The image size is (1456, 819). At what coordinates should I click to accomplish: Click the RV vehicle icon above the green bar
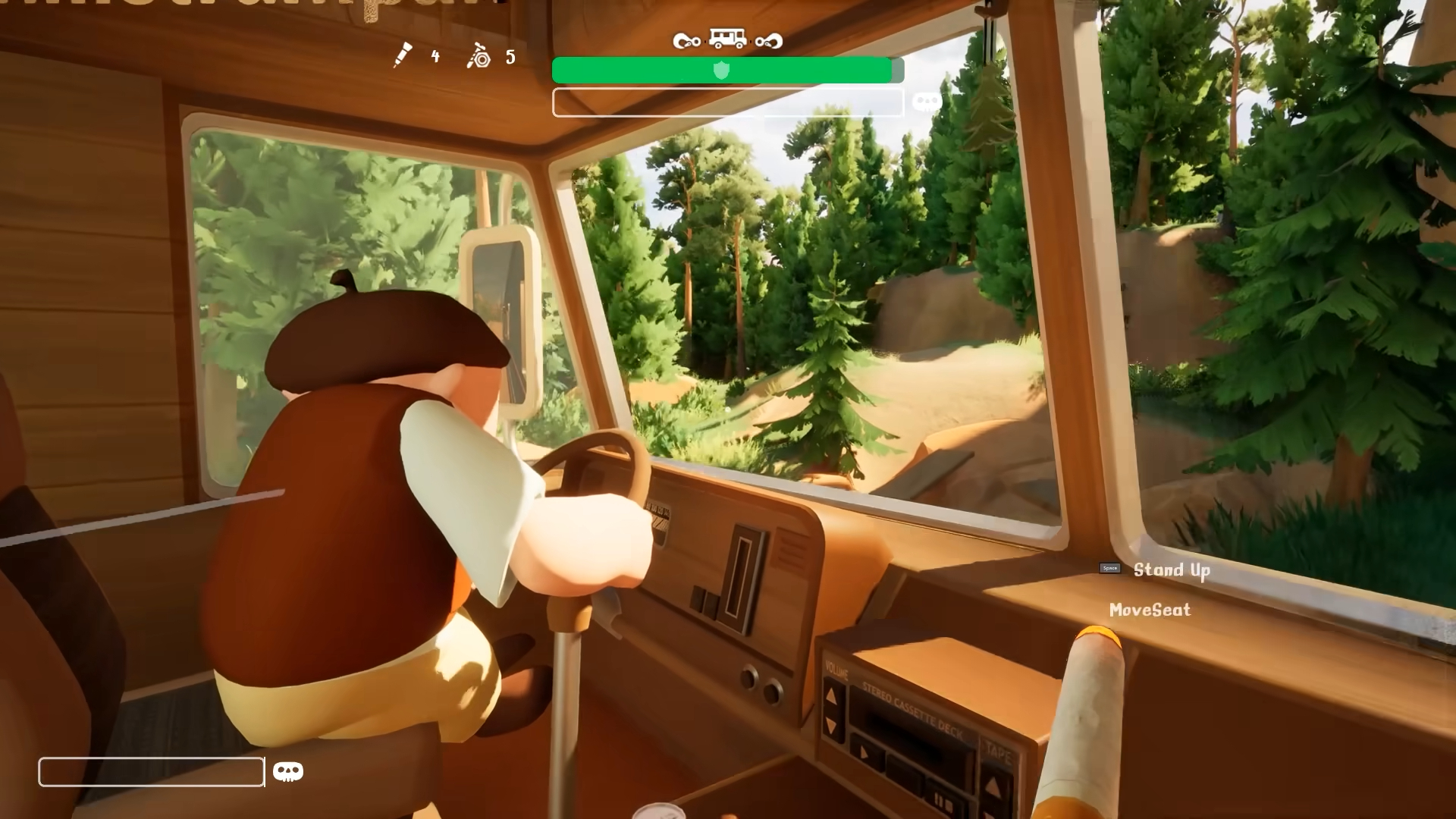click(727, 38)
